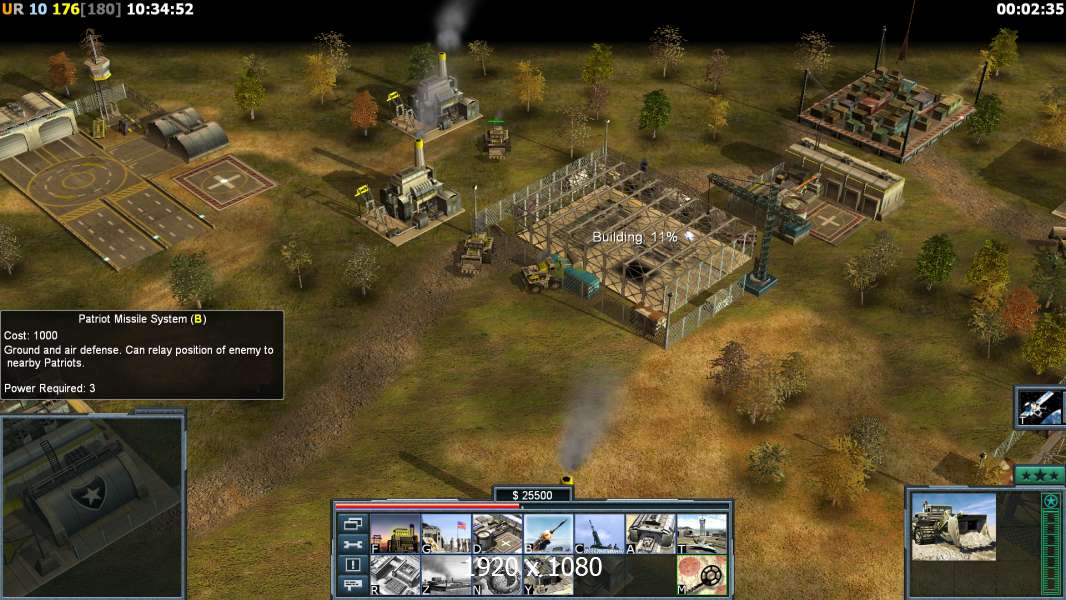Build the Cold Fusion Reactor power plant

(395, 534)
